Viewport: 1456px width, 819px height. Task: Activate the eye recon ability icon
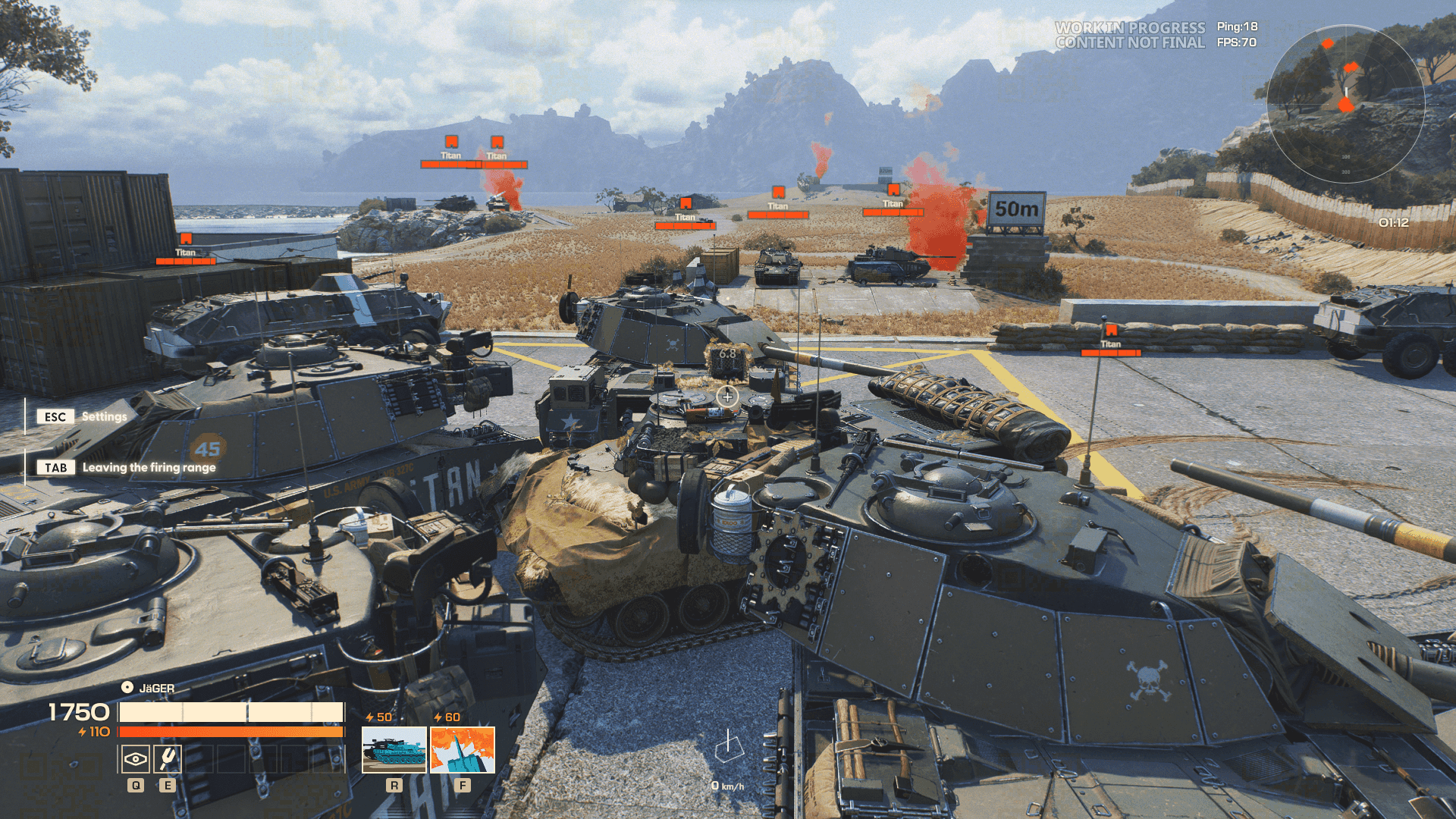tap(136, 758)
